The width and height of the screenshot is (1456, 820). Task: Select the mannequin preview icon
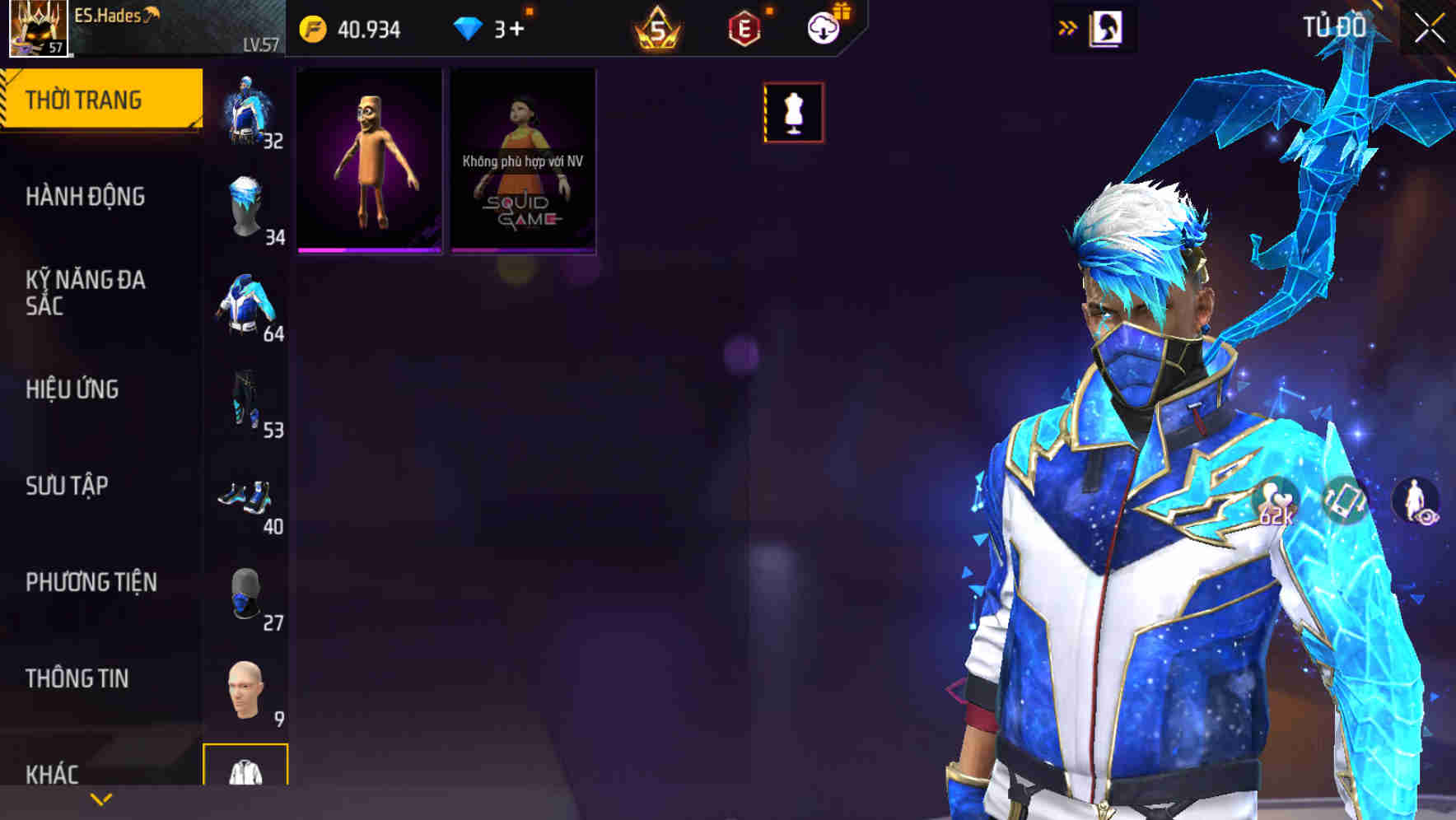(x=793, y=112)
